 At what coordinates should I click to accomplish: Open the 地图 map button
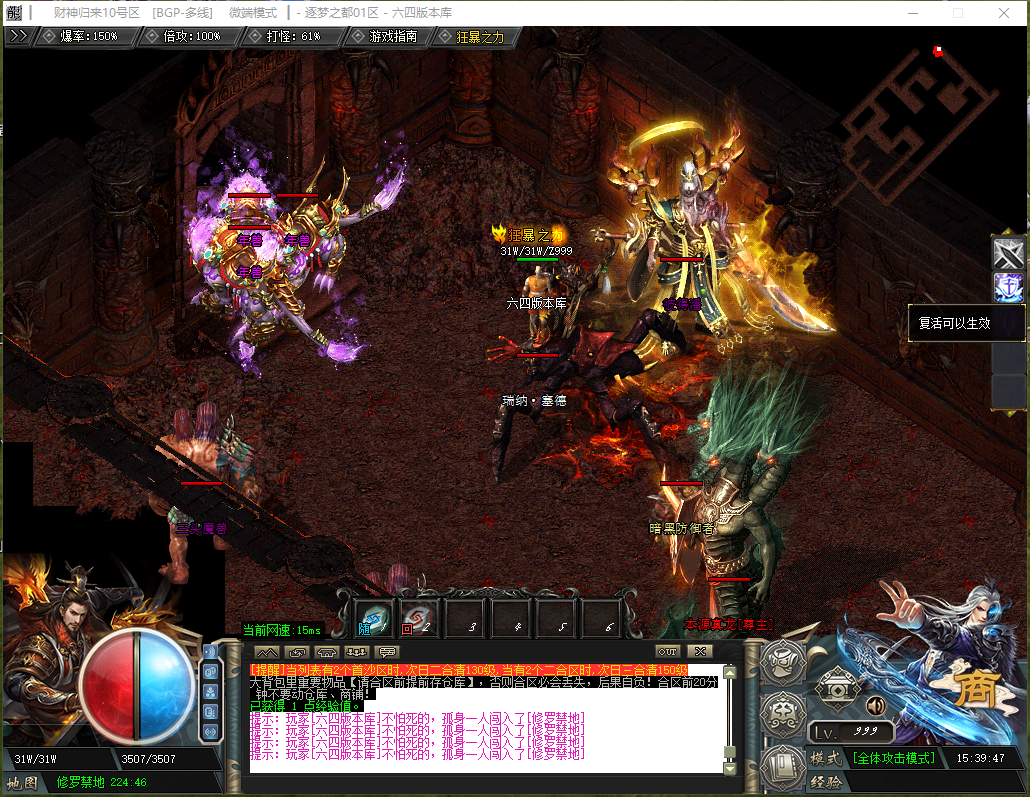pyautogui.click(x=20, y=782)
